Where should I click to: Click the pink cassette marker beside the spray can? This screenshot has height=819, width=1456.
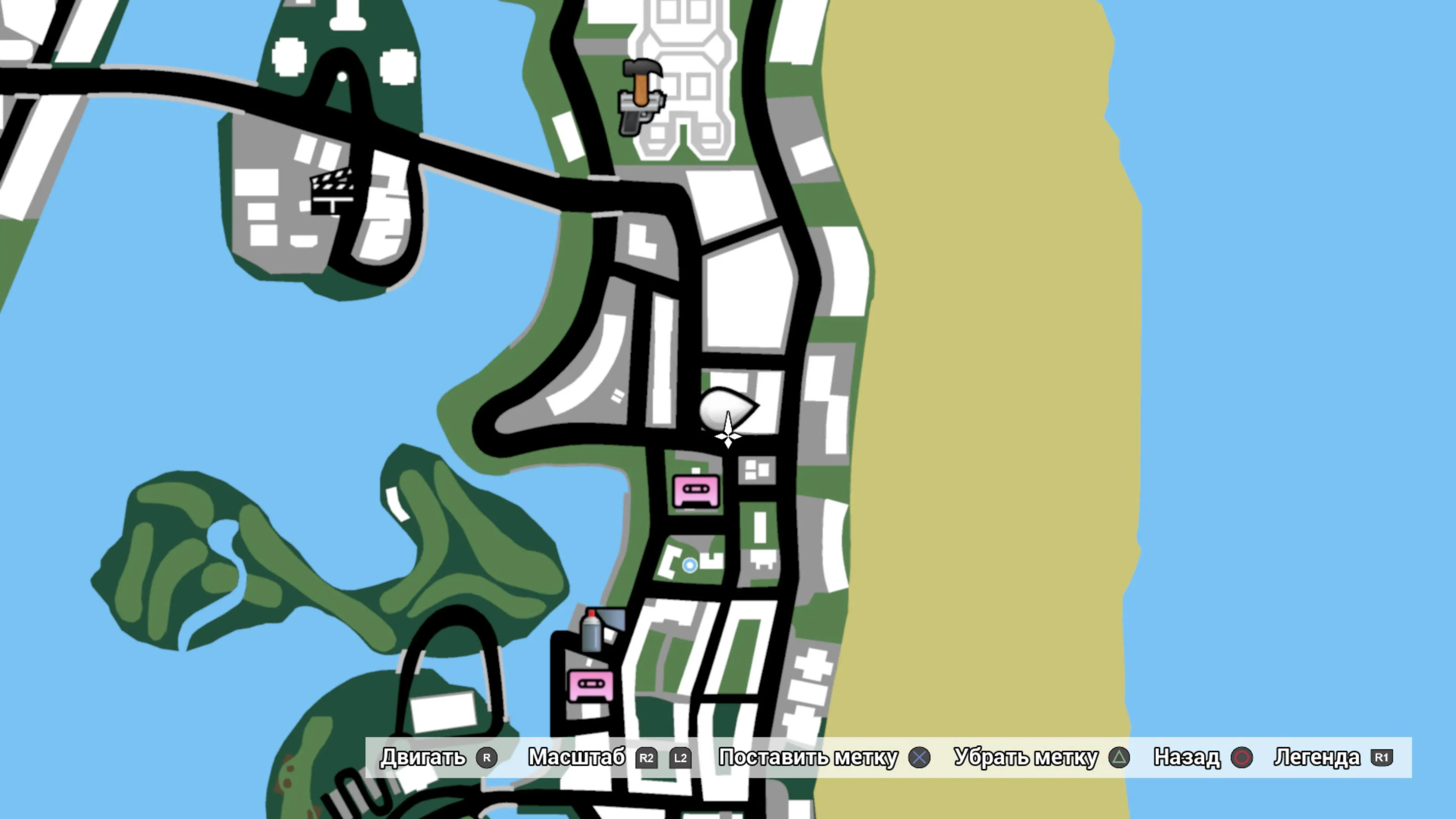[x=591, y=685]
